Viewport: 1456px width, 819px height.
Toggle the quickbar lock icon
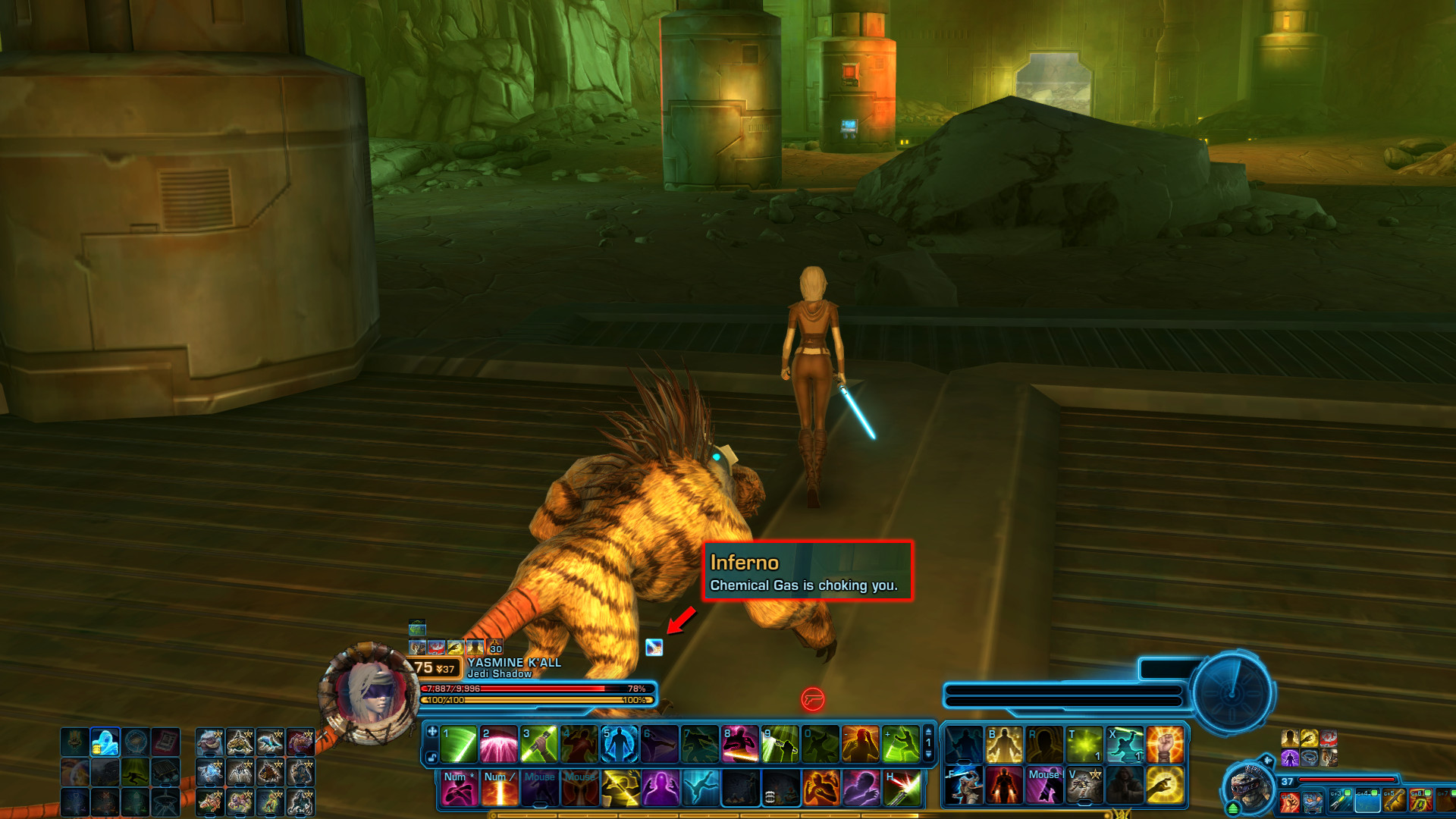[x=431, y=757]
